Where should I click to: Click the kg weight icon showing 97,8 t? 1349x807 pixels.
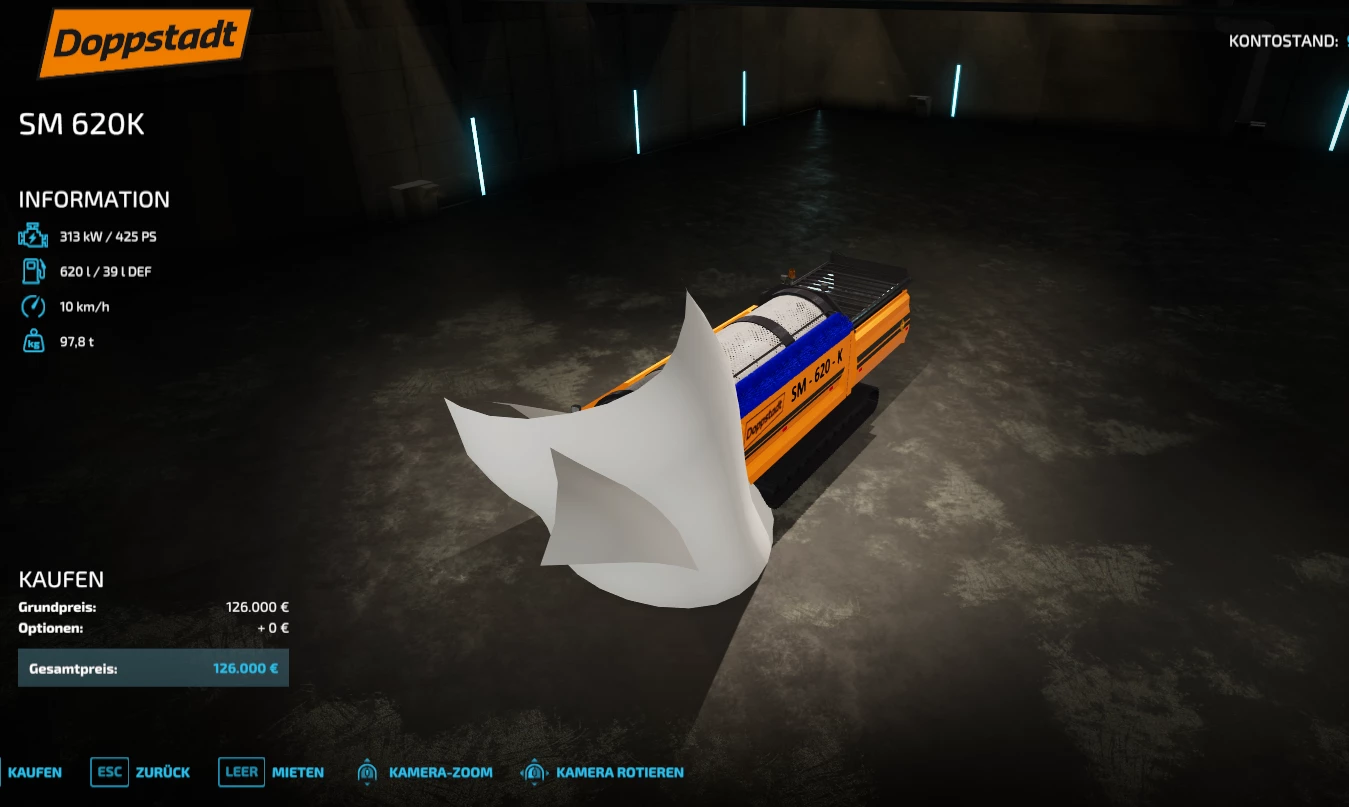pos(33,341)
